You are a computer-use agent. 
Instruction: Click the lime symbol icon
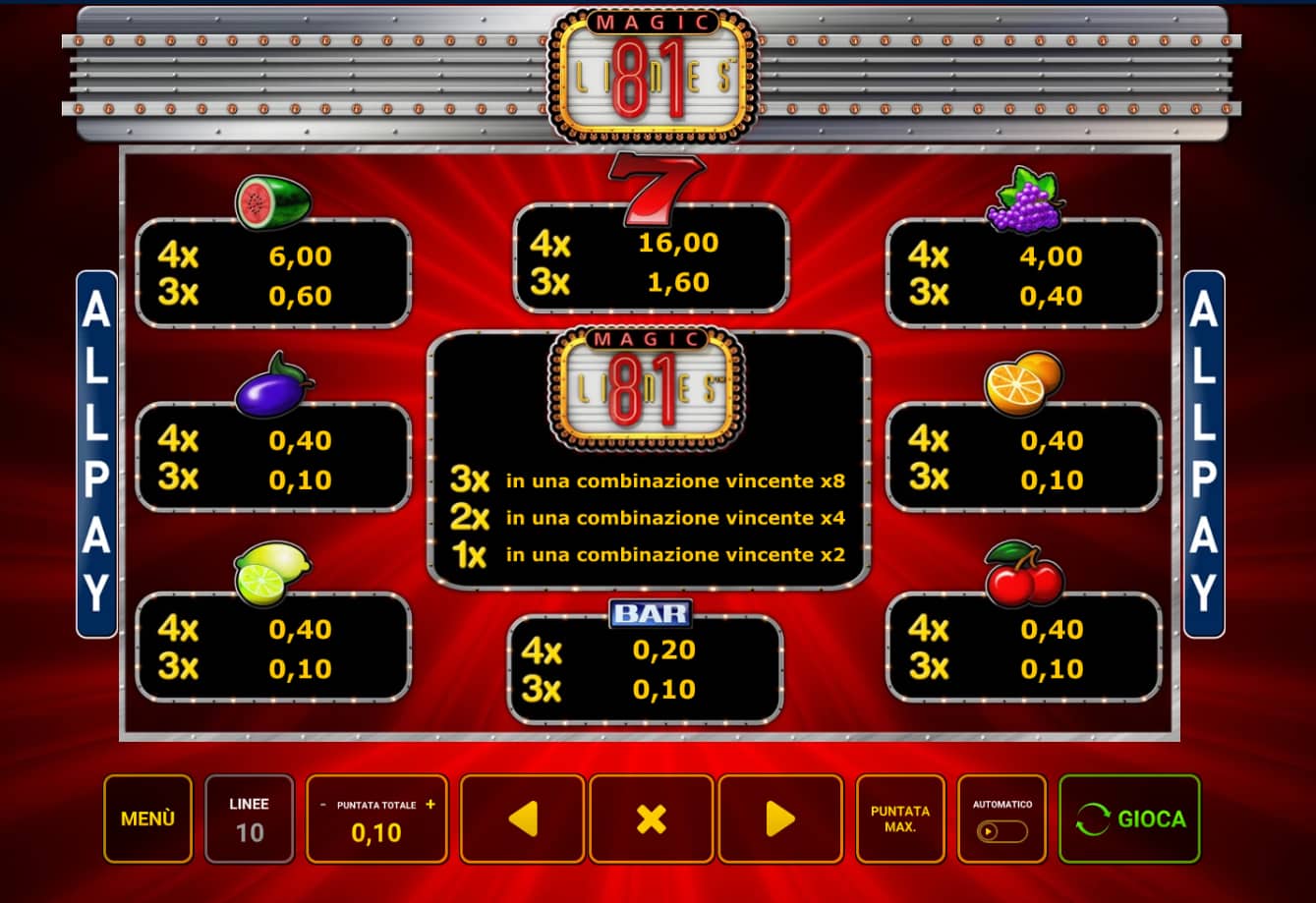pos(271,574)
